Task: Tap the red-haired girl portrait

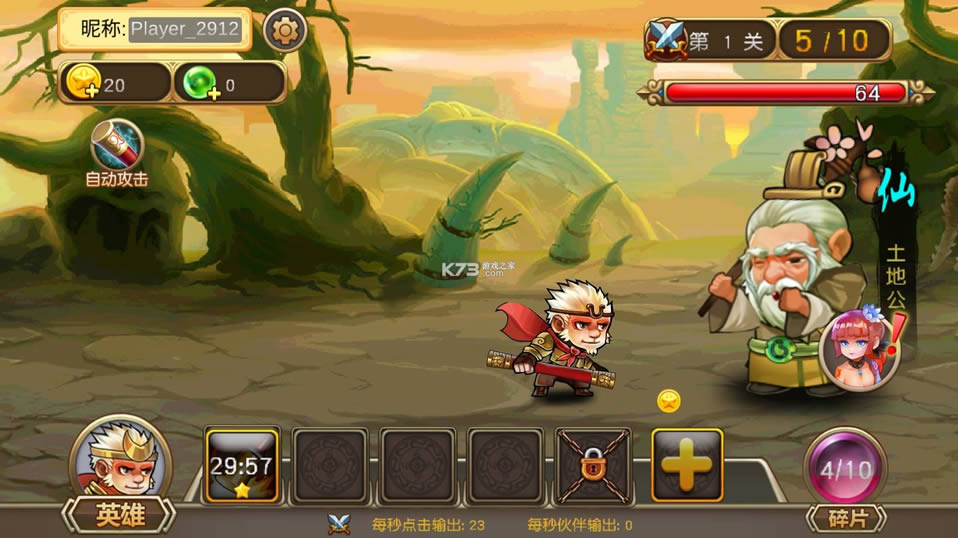Action: click(858, 347)
